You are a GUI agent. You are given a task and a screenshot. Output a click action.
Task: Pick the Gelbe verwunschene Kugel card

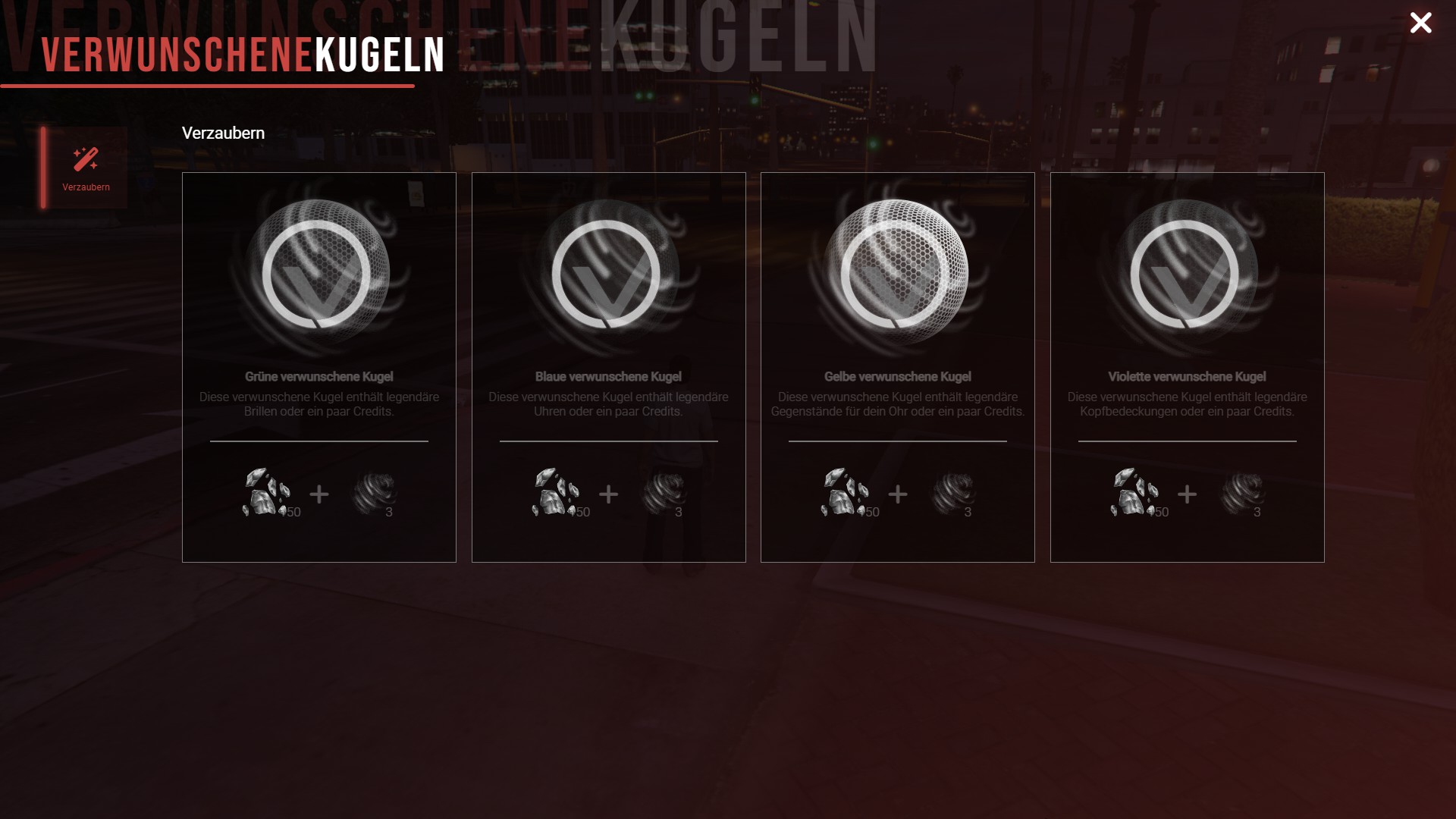coord(897,367)
